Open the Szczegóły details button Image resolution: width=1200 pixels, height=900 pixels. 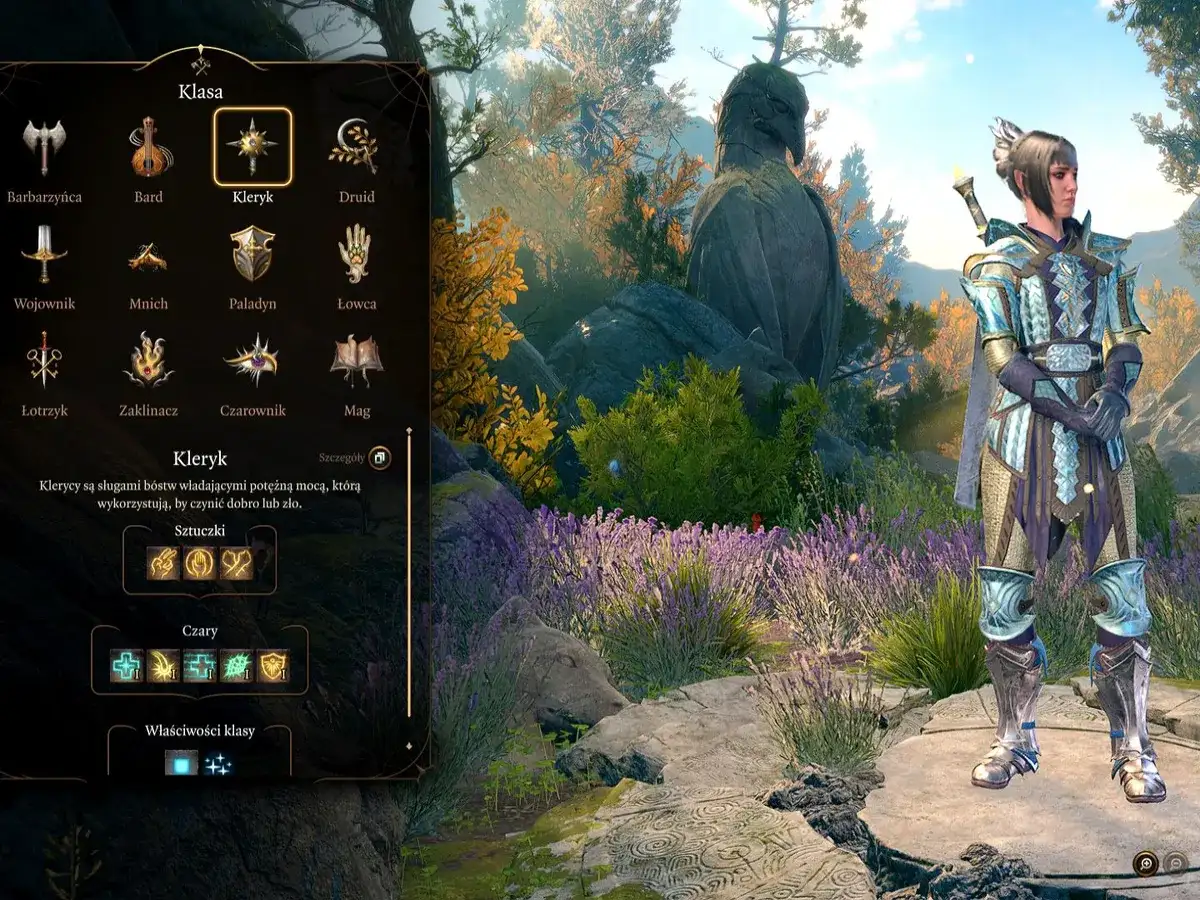coord(380,458)
